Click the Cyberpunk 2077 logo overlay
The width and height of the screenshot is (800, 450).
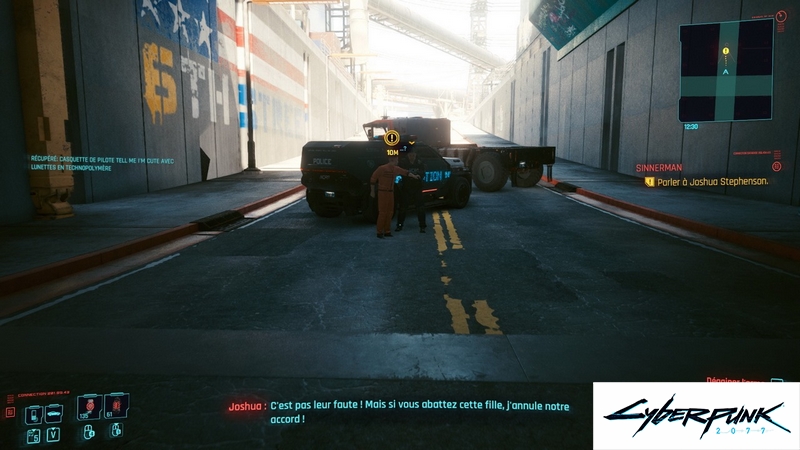[695, 415]
